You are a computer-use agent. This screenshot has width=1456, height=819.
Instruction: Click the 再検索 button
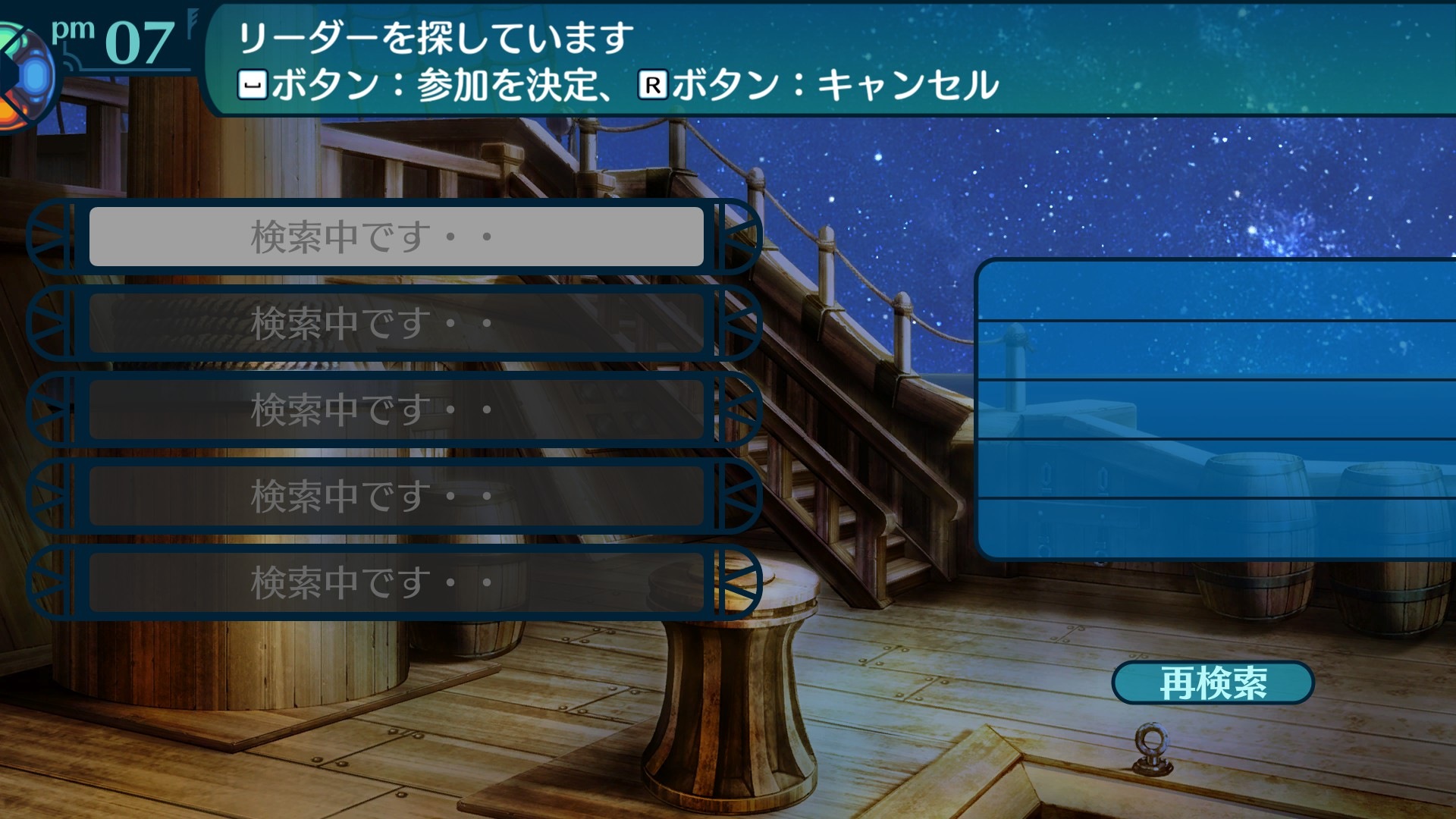[x=1213, y=682]
